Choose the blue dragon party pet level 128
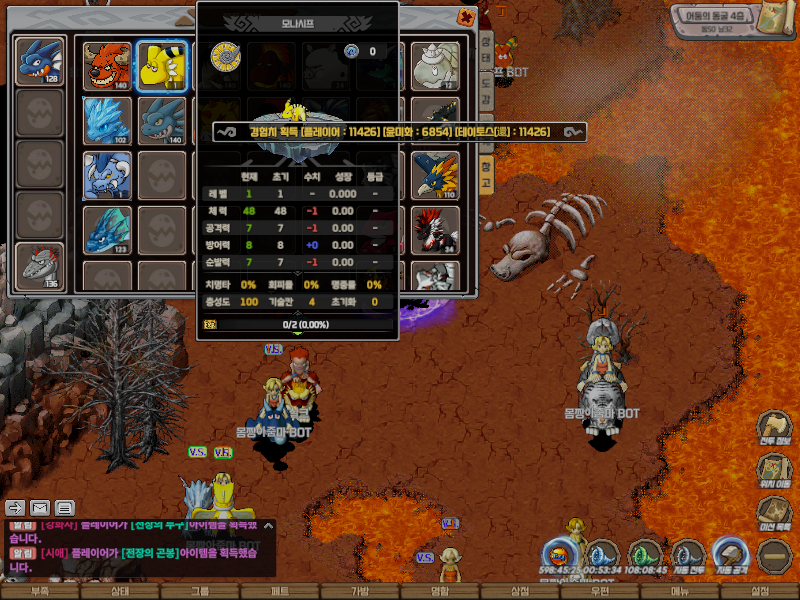800x600 pixels. (39, 61)
